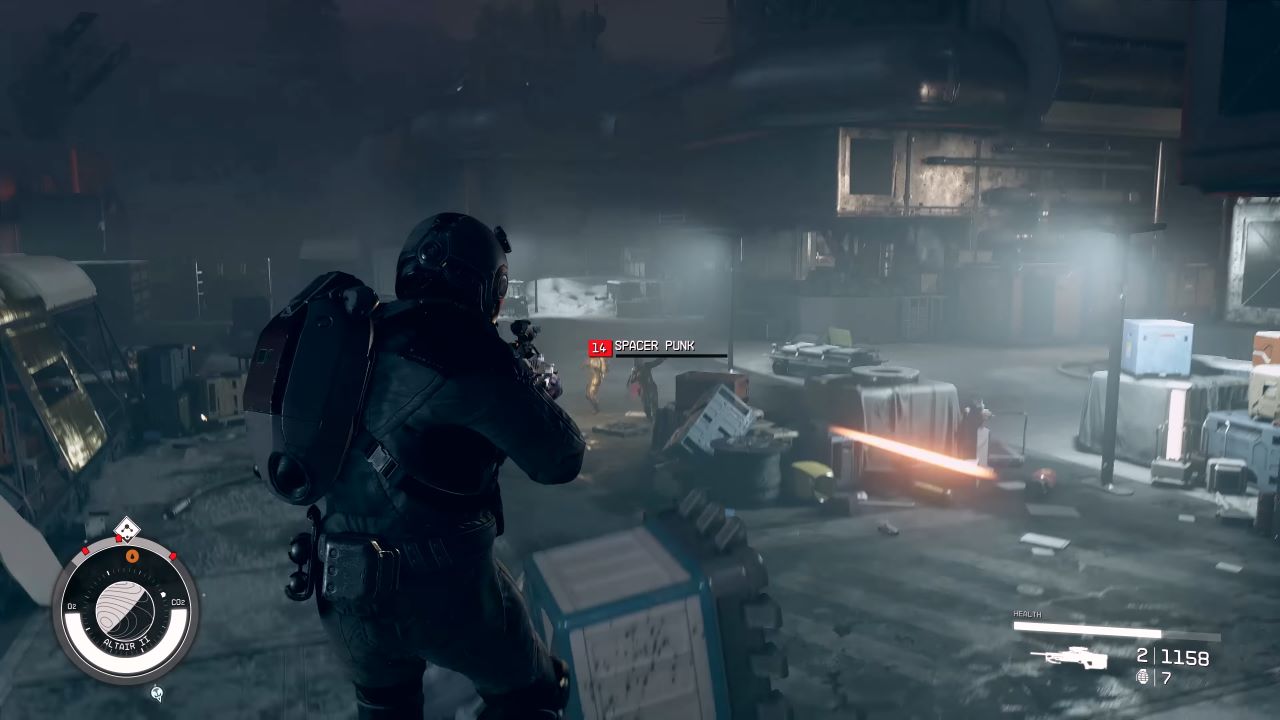Expand the SPACER PUNK enemy nameplate
Image resolution: width=1280 pixels, height=720 pixels.
650,347
